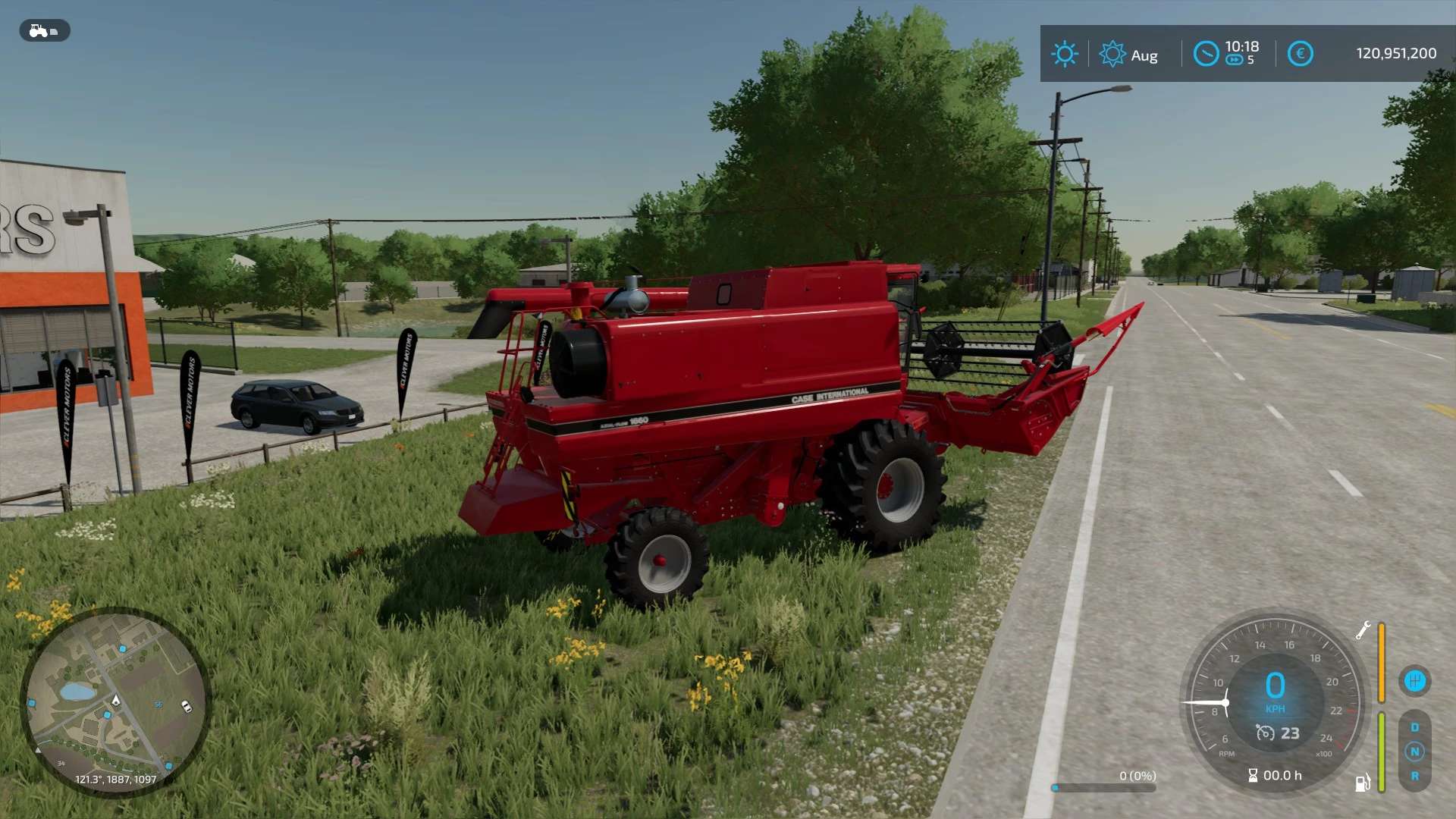Select the clock time icon
1456x819 pixels.
1206,54
